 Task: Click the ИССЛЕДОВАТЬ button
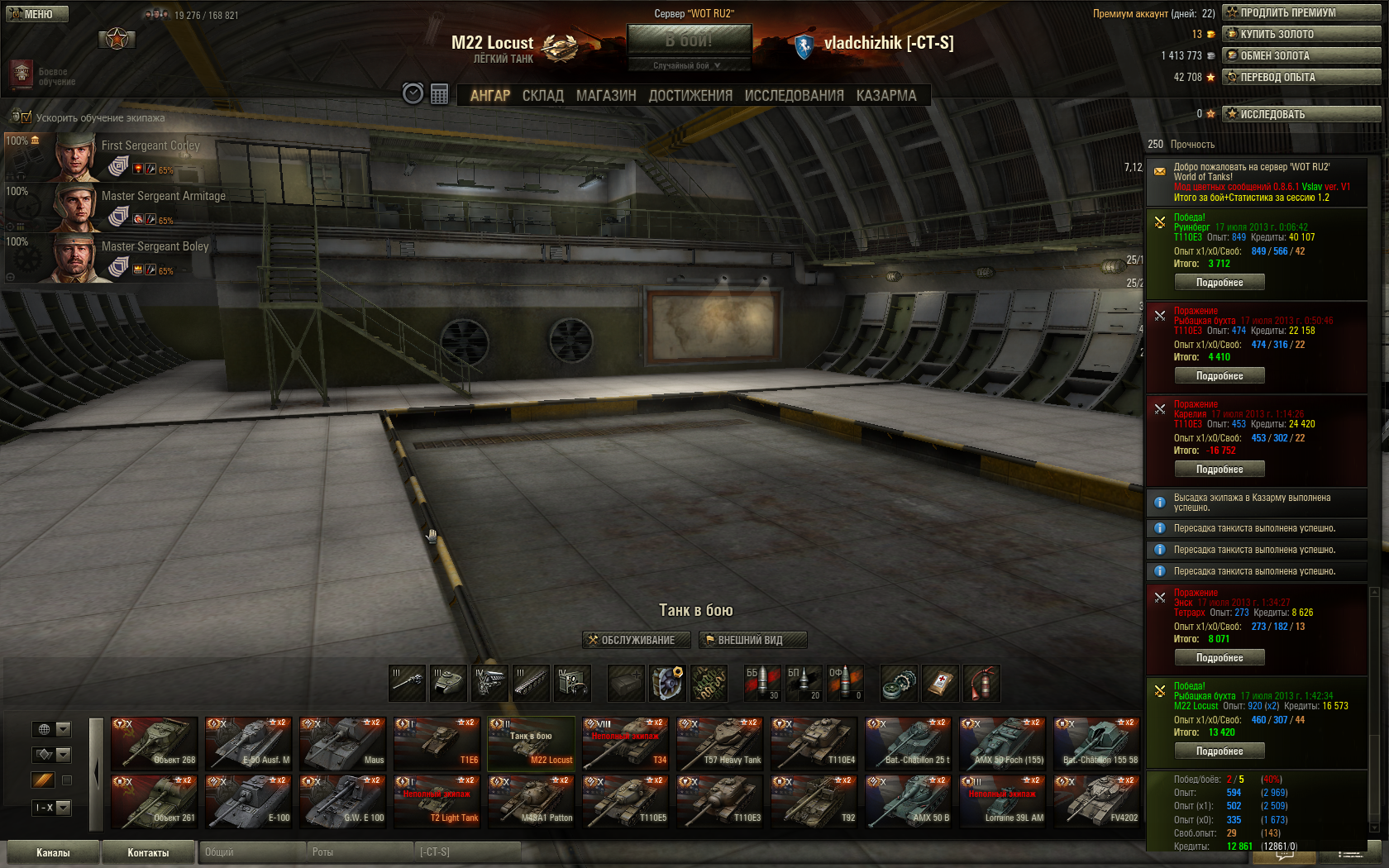(1302, 114)
